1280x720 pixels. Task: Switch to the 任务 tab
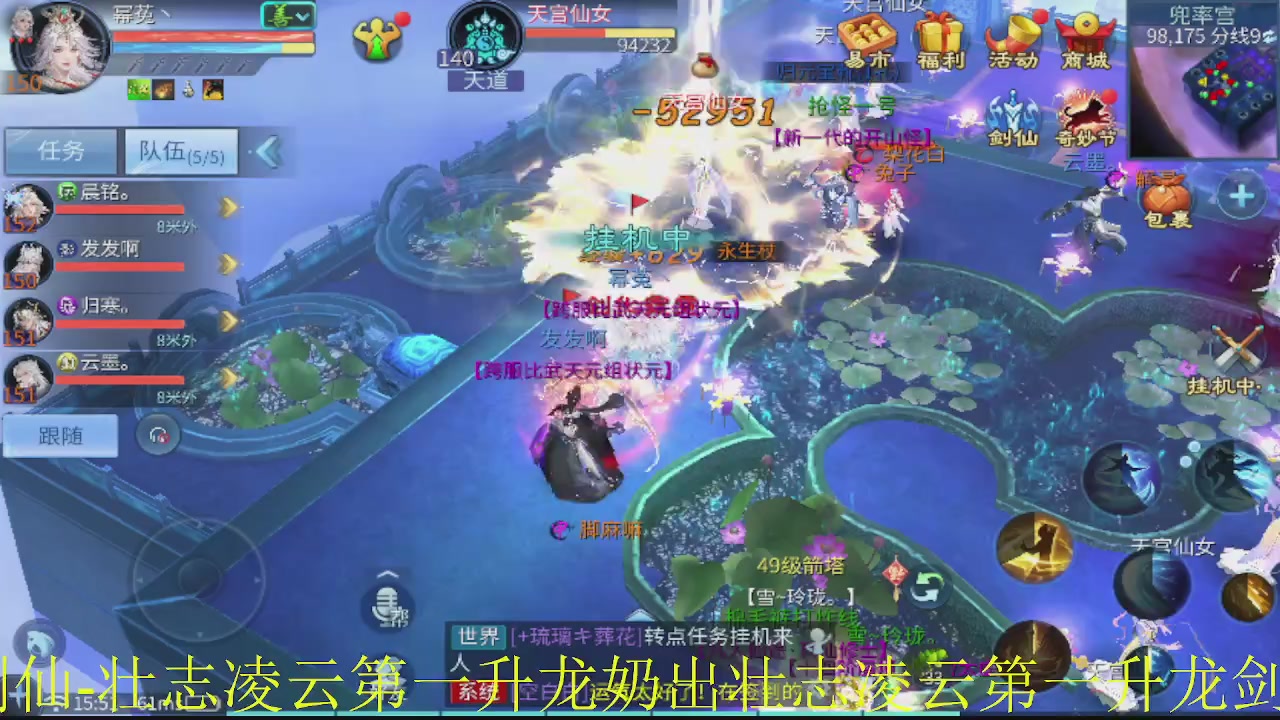(x=60, y=150)
